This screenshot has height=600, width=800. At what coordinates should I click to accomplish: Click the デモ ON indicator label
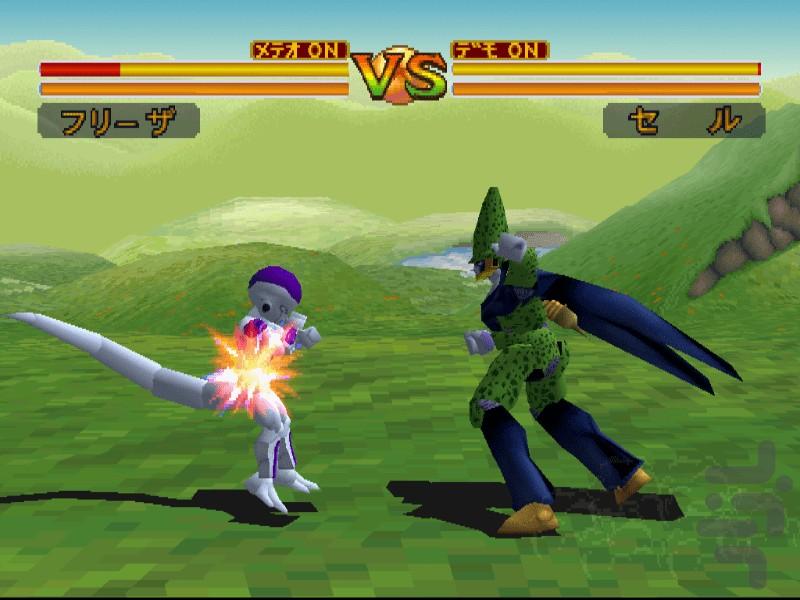[500, 50]
